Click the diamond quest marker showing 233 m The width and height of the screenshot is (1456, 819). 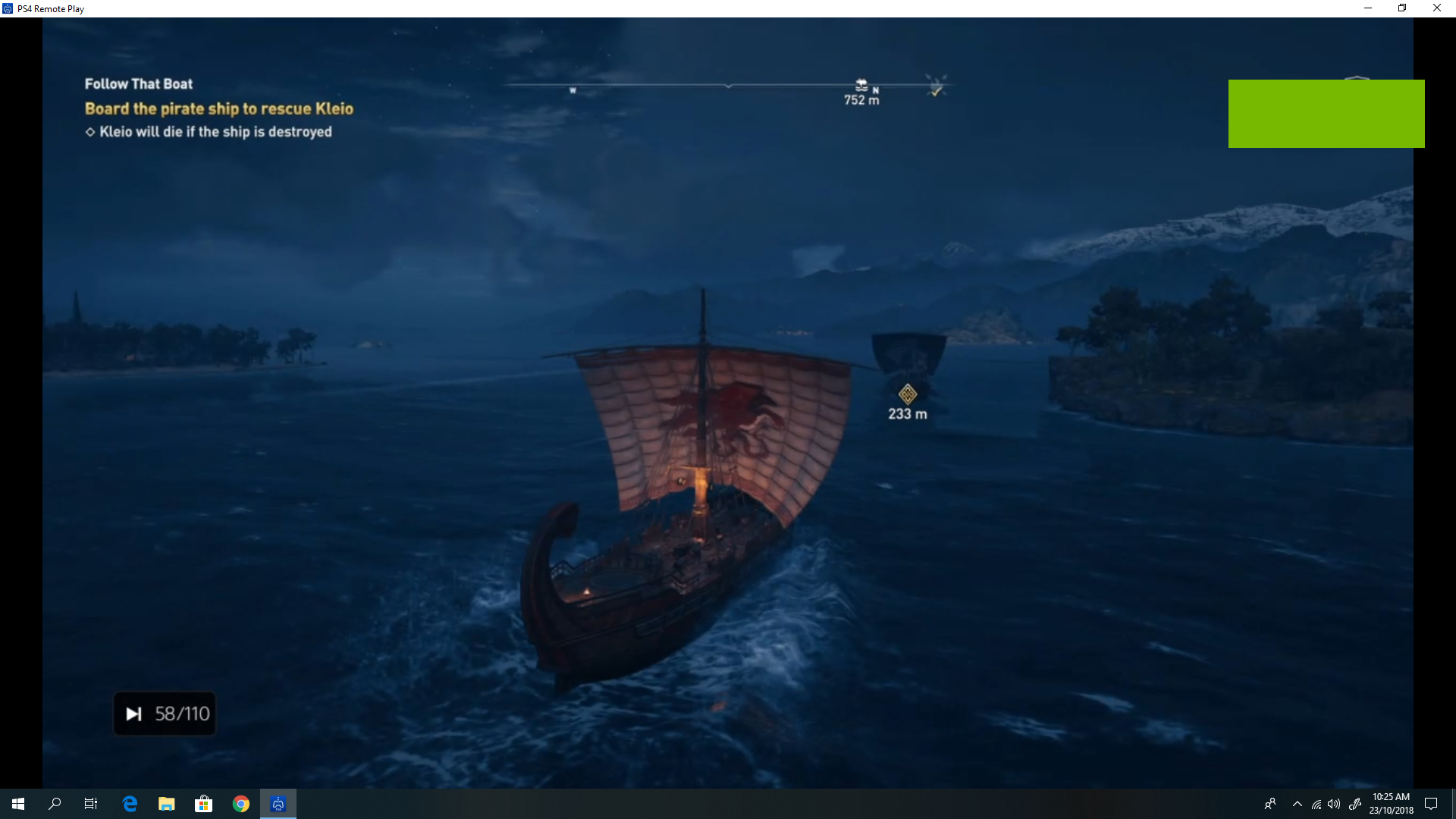908,395
